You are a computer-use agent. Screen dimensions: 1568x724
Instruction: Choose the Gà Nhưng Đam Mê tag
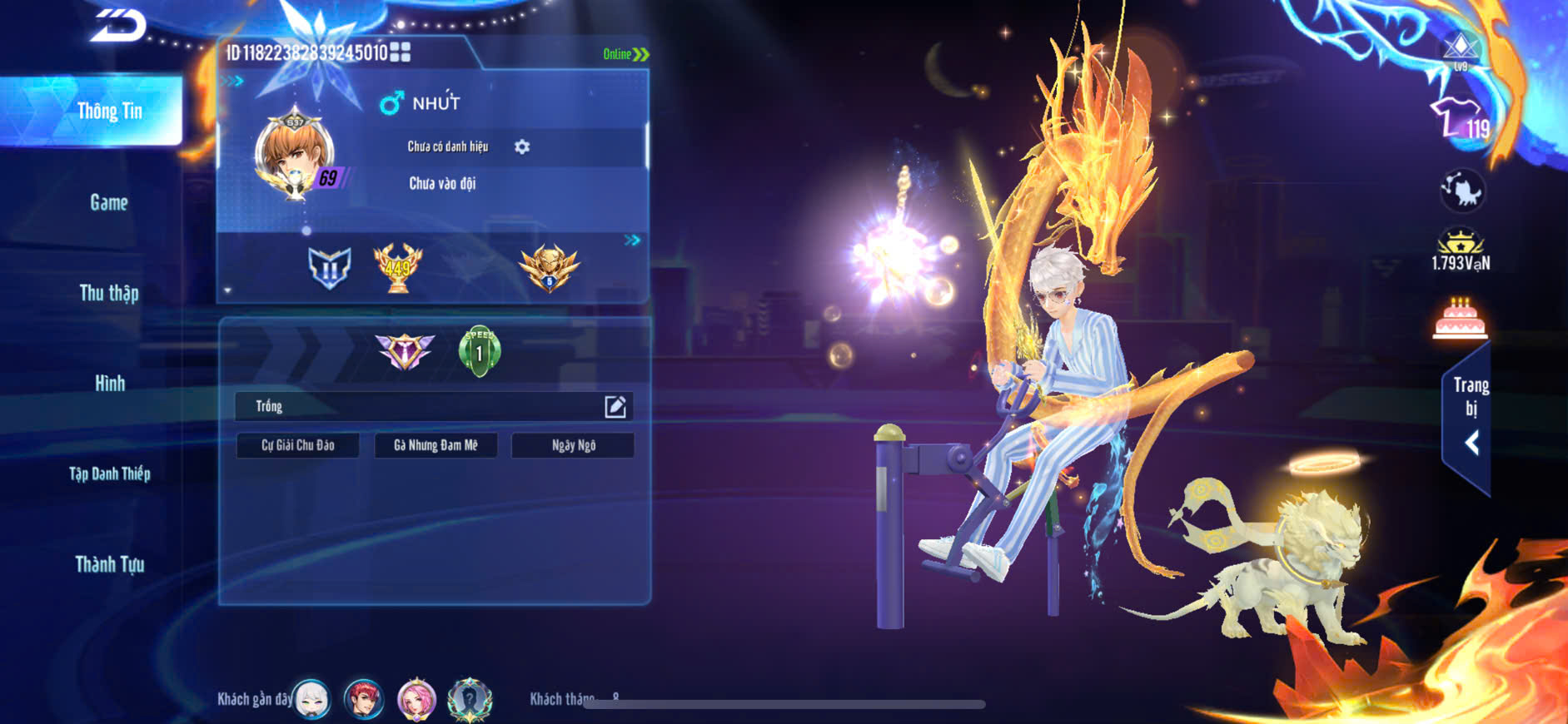(436, 445)
